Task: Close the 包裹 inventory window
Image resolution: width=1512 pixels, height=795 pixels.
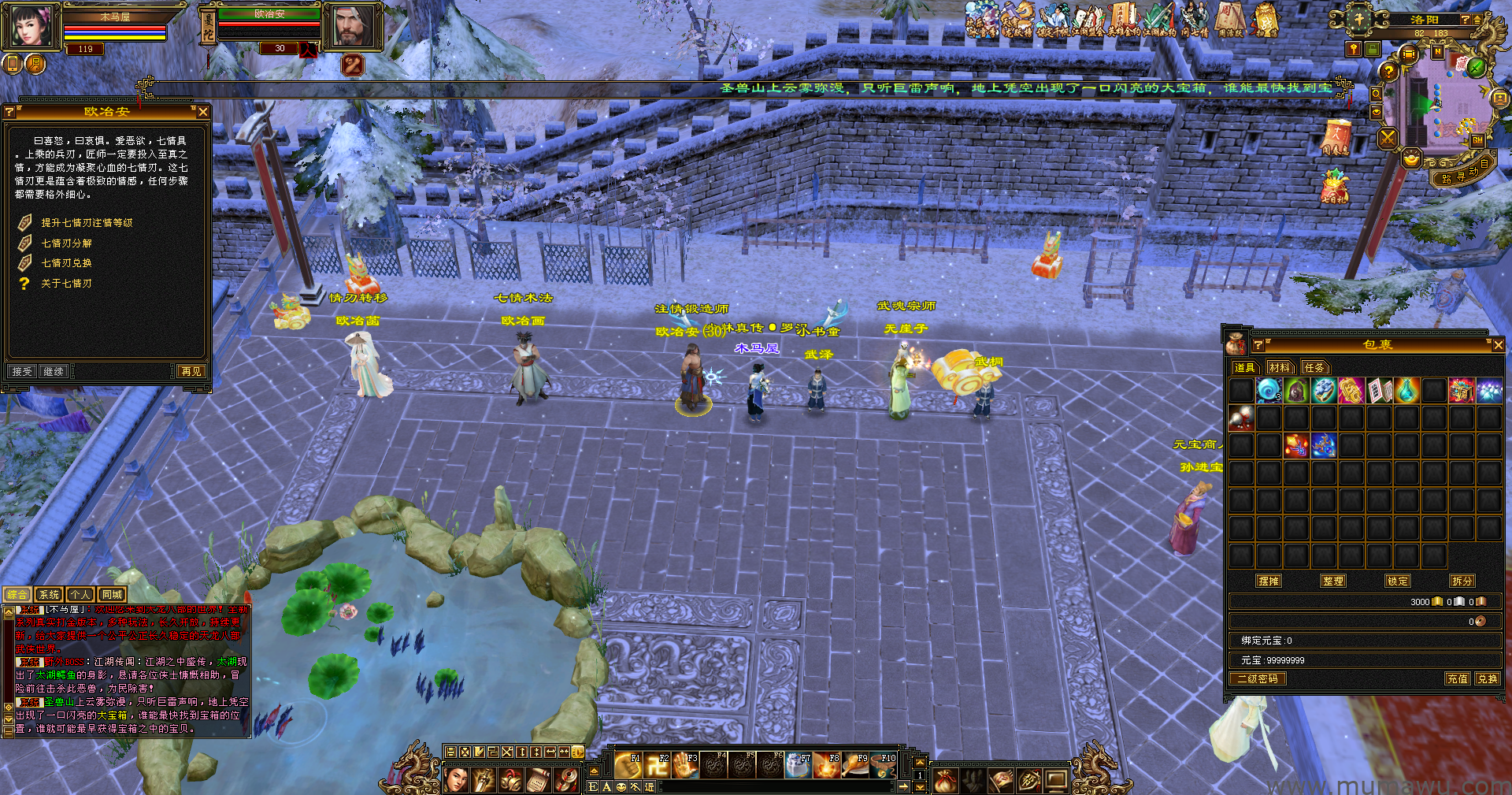Action: [x=1498, y=345]
